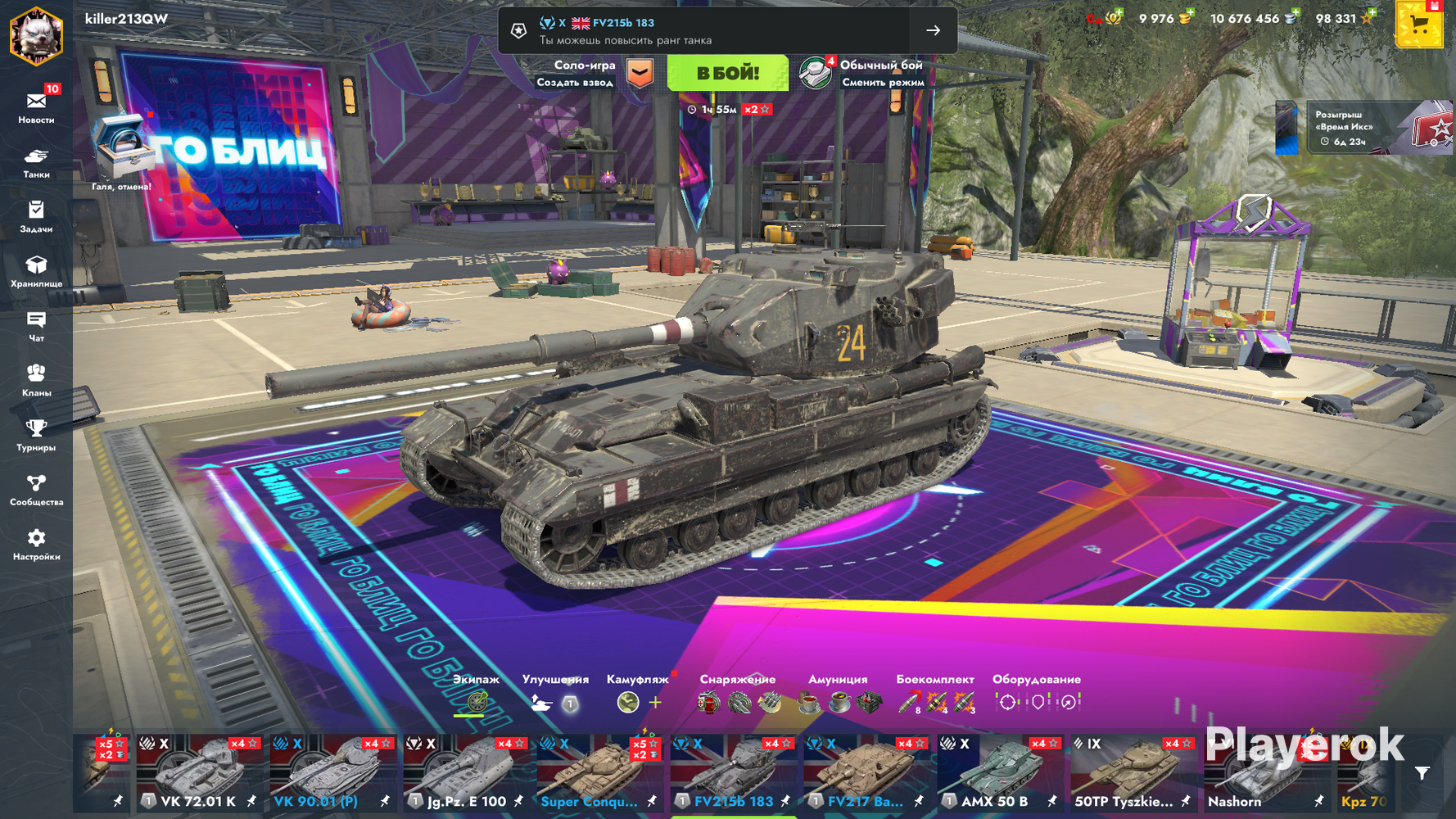Go to the Танки menu
Image resolution: width=1456 pixels, height=819 pixels.
pyautogui.click(x=36, y=161)
